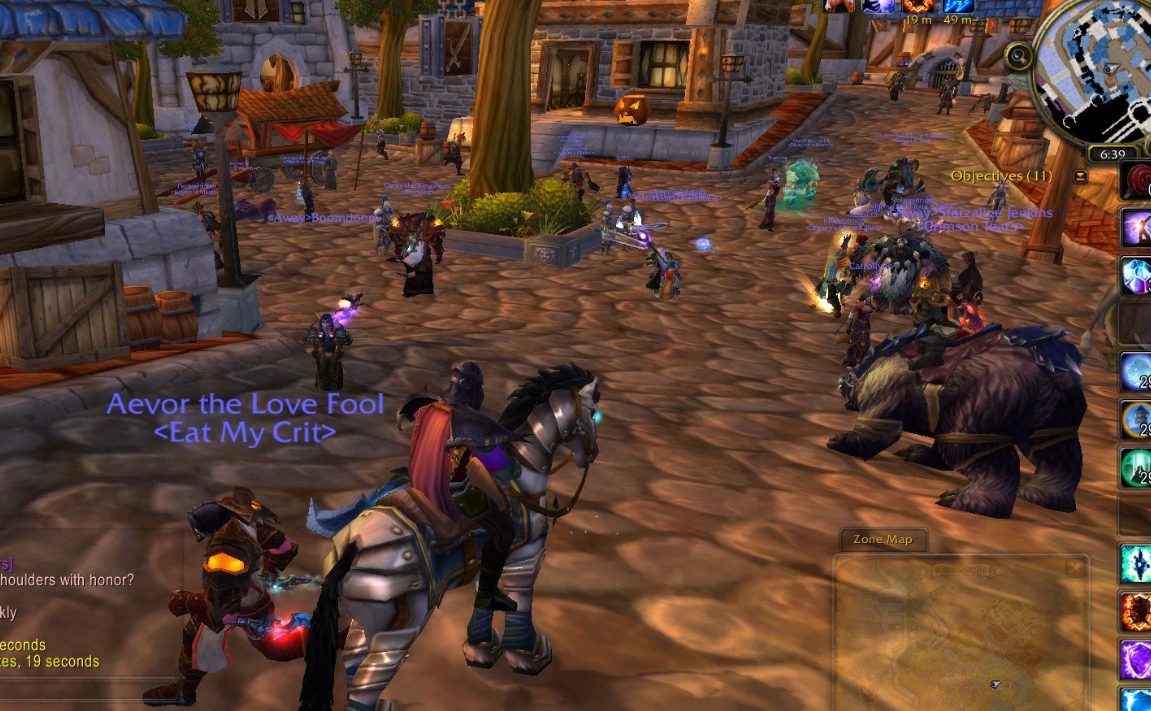This screenshot has width=1151, height=711.
Task: Close the Zone Map window
Action: click(1074, 568)
